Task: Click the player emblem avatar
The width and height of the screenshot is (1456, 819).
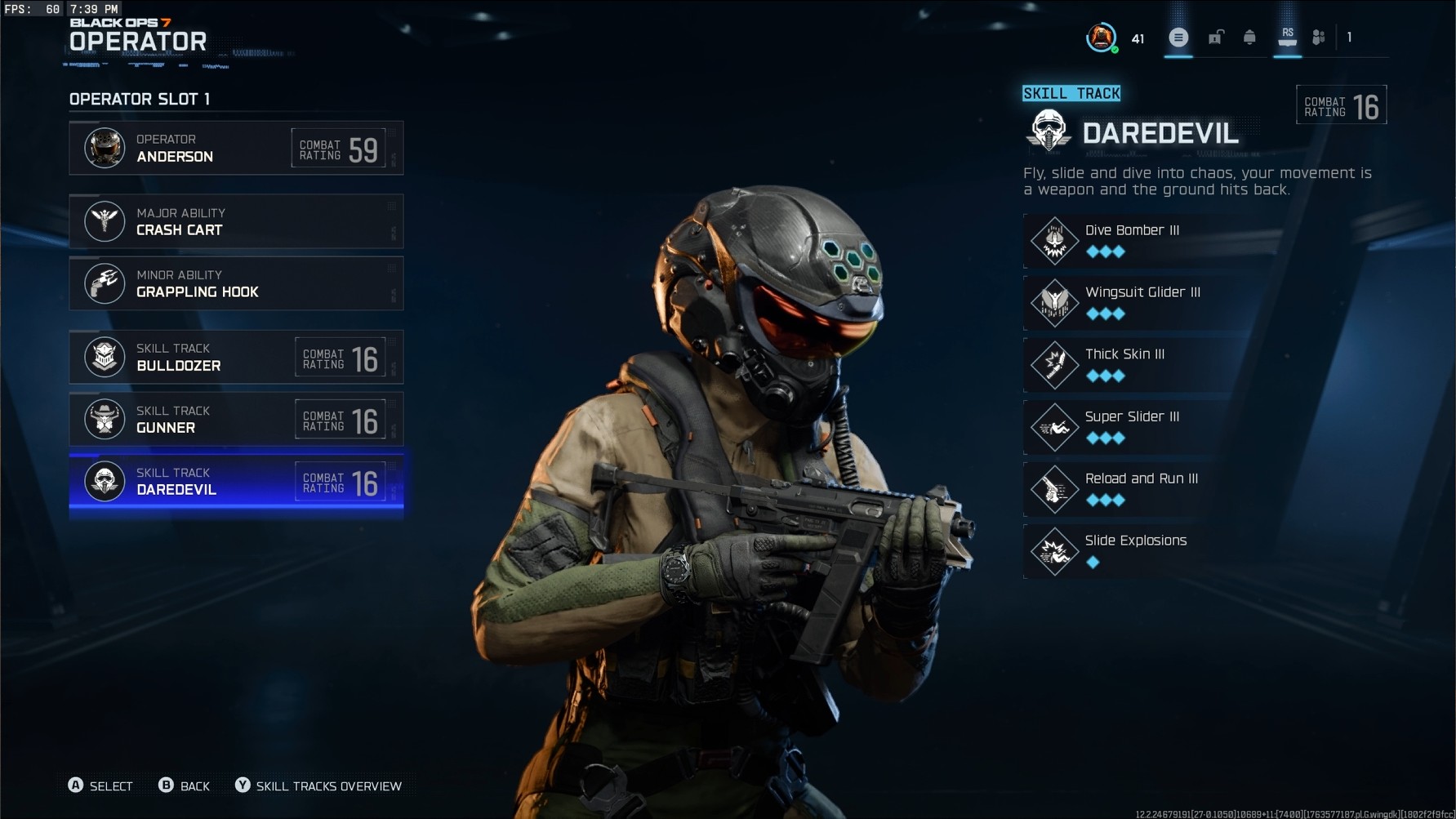Action: (1102, 37)
